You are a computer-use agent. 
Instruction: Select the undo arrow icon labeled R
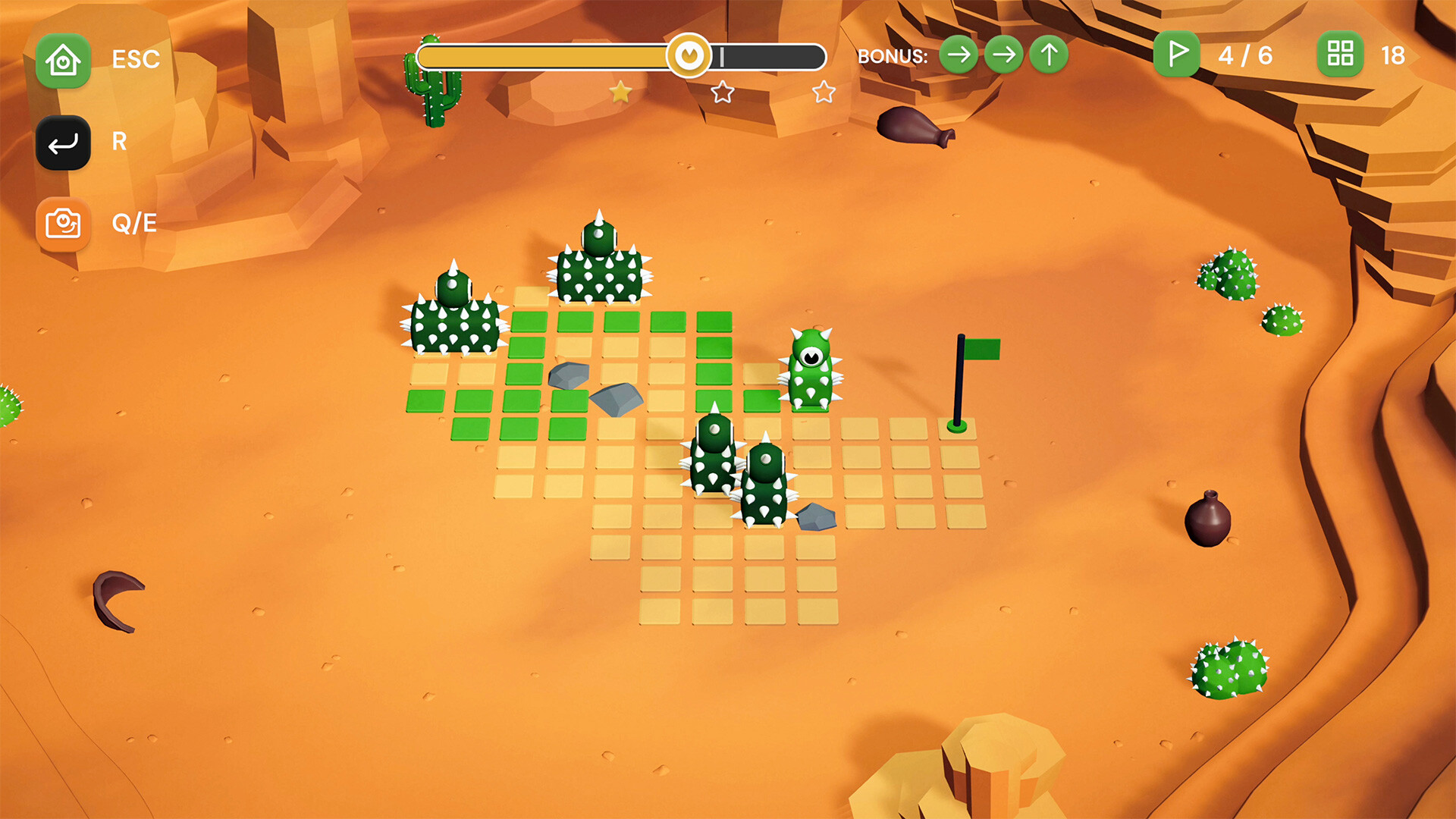click(64, 143)
